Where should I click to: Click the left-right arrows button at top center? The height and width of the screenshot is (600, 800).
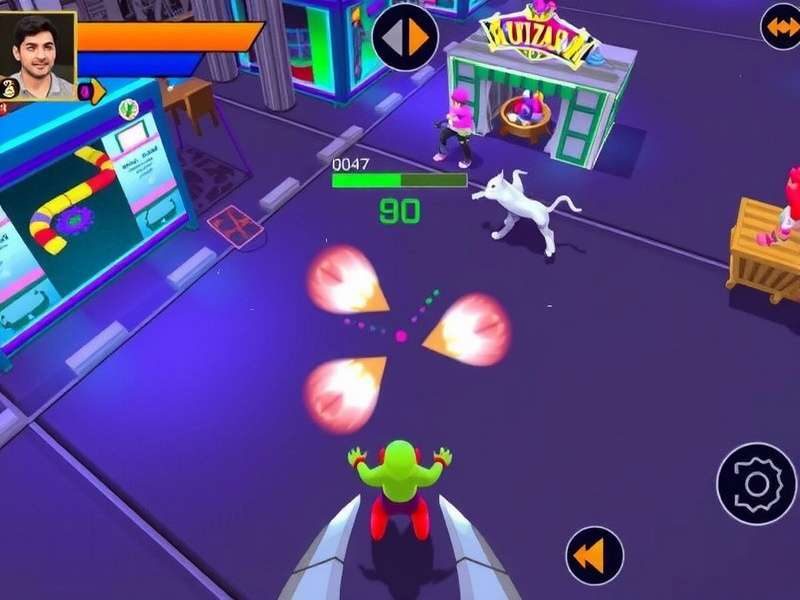point(405,37)
